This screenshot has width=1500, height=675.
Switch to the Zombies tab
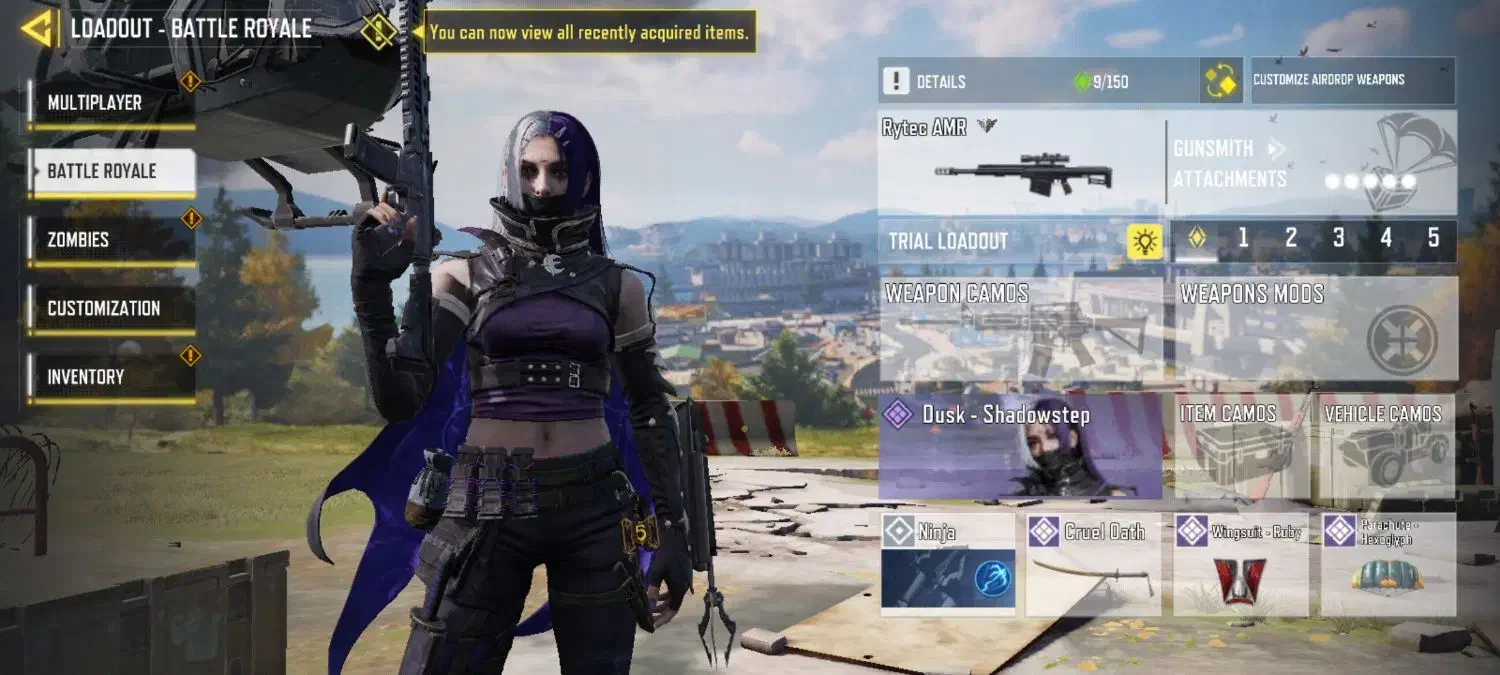(x=110, y=240)
